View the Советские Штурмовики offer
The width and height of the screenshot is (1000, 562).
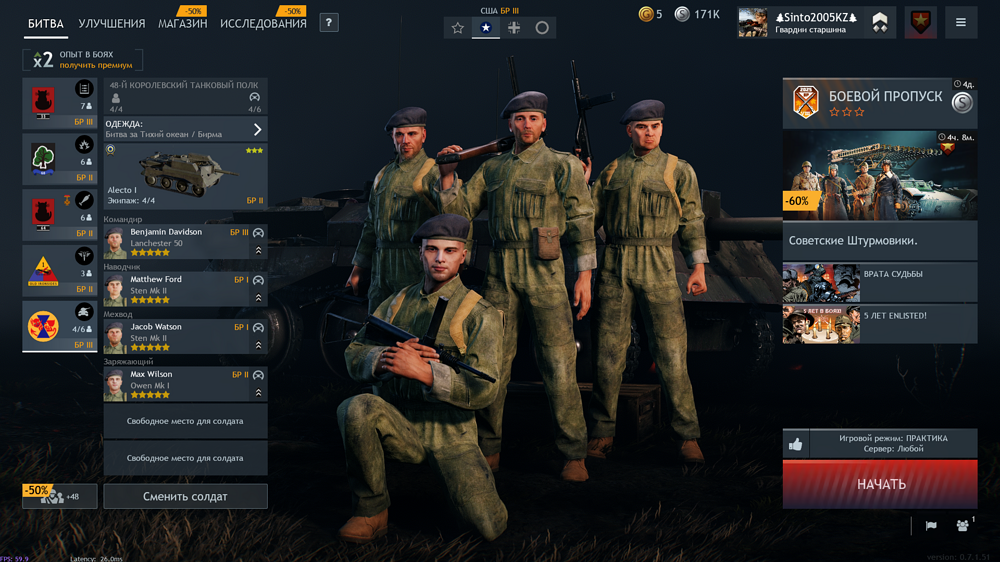(880, 240)
